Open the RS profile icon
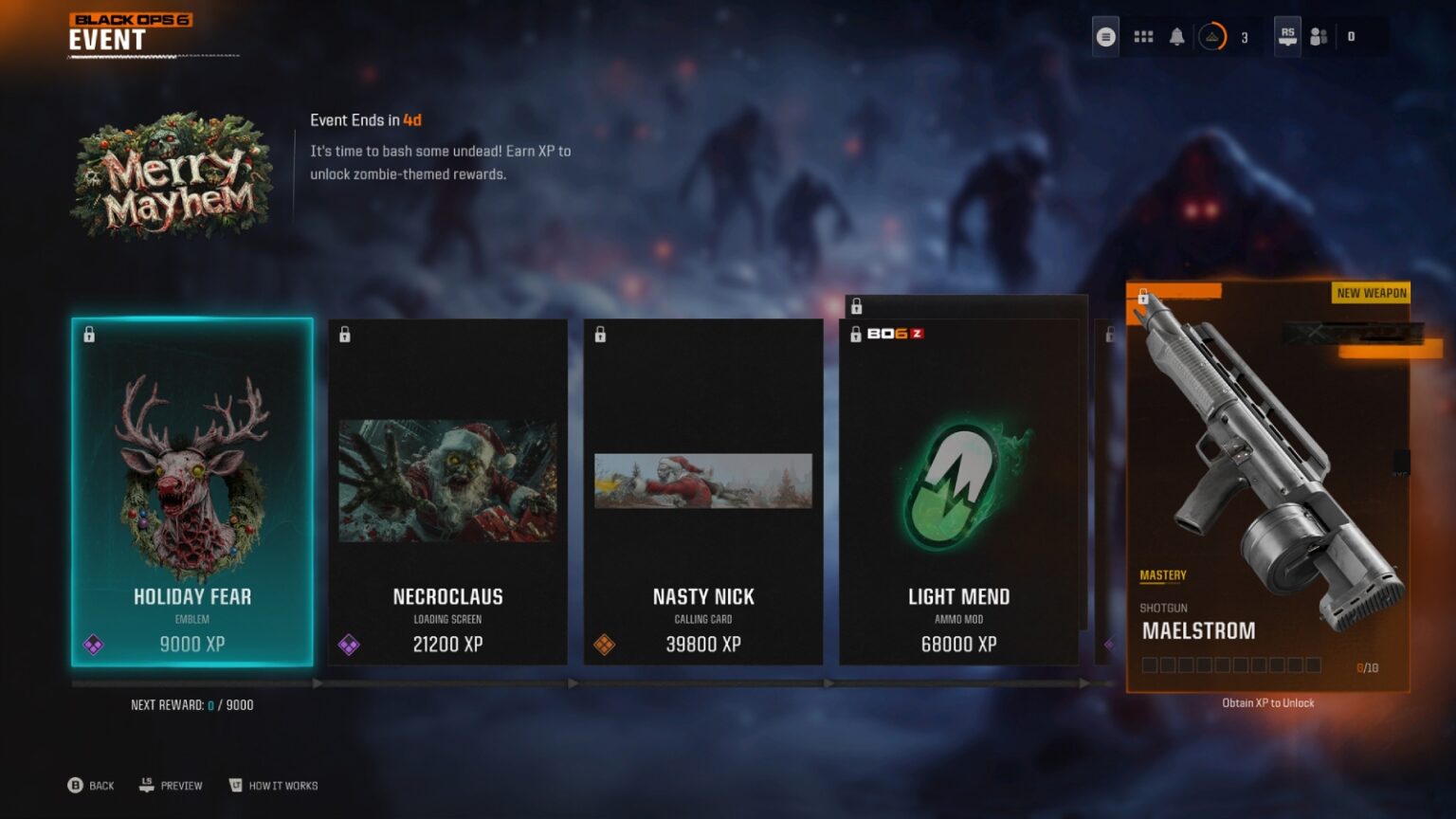The width and height of the screenshot is (1456, 819). (x=1286, y=36)
